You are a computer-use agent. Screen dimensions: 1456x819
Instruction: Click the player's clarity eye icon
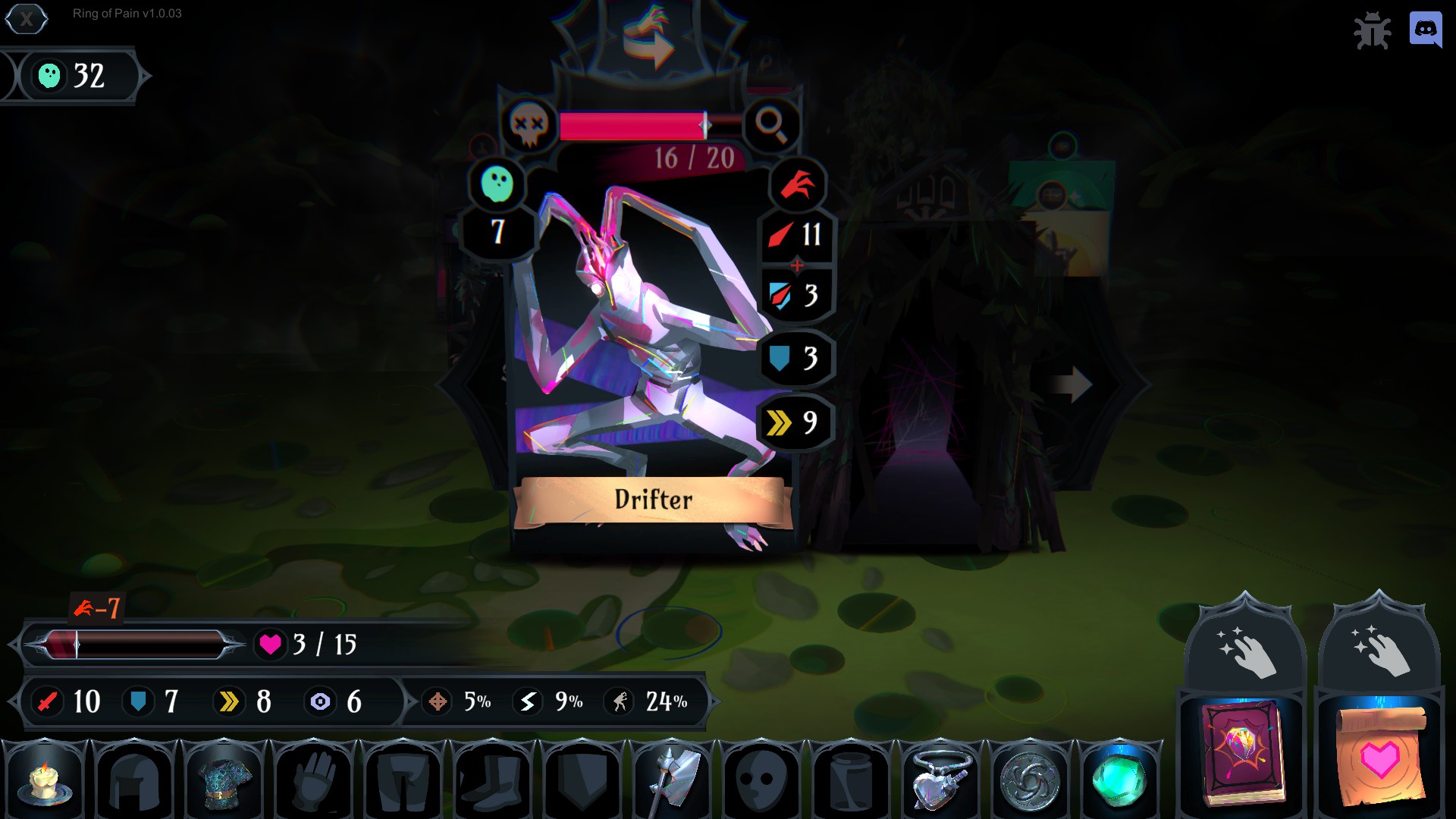[x=322, y=702]
